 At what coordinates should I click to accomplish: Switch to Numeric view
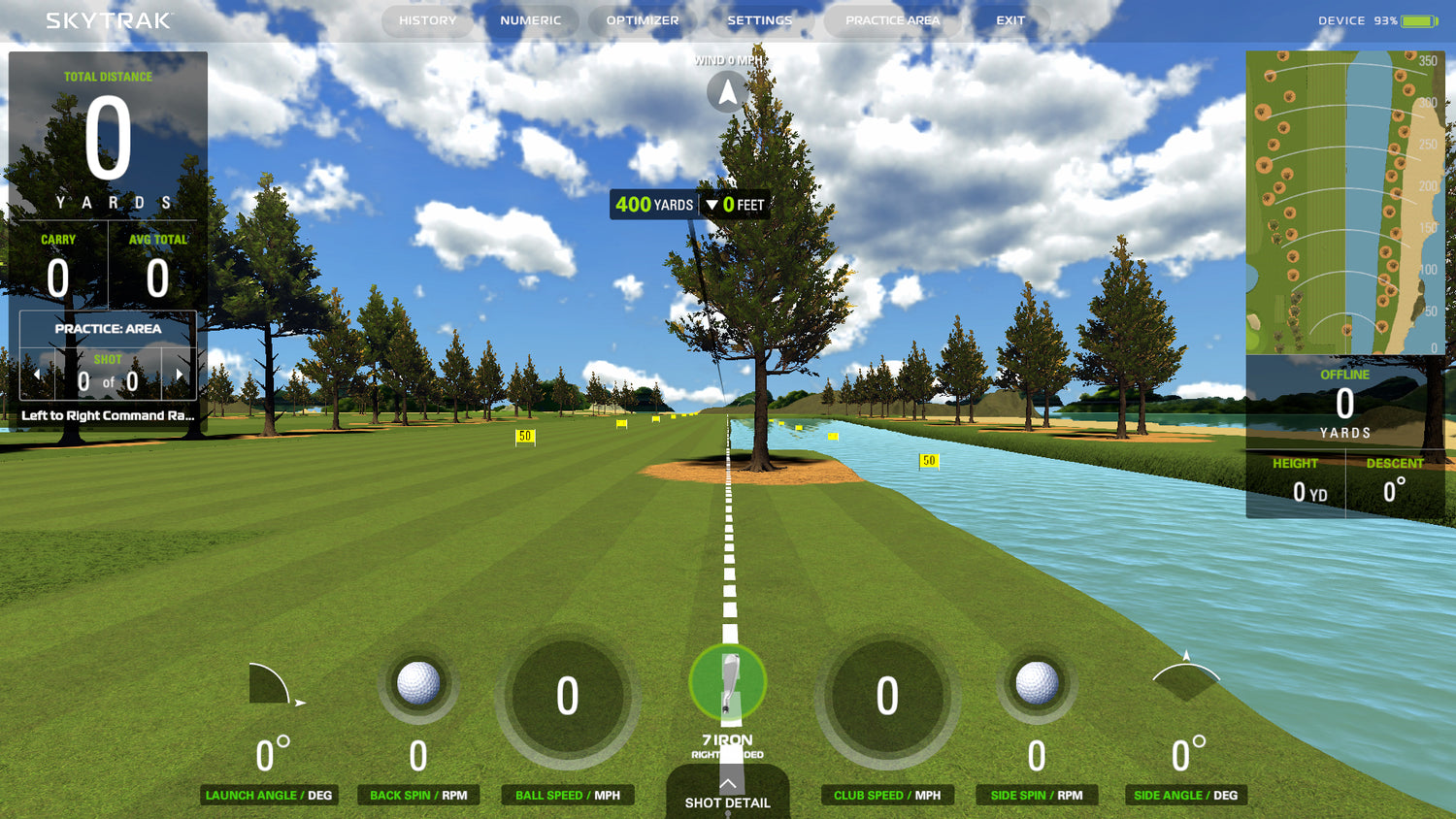(x=531, y=19)
